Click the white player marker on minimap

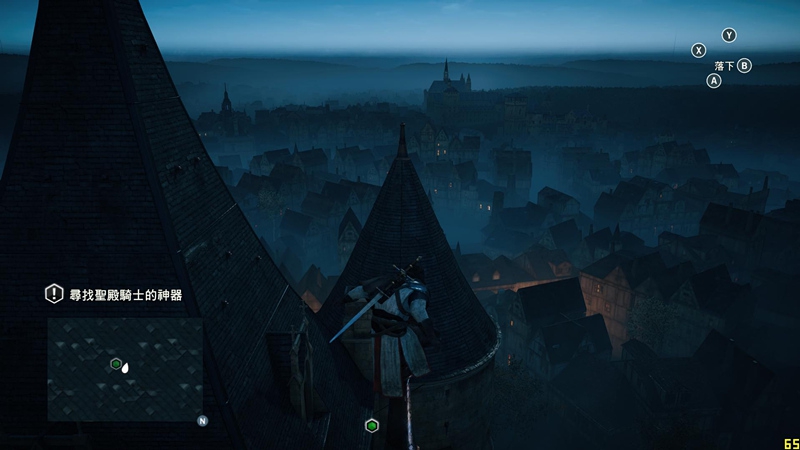(126, 368)
